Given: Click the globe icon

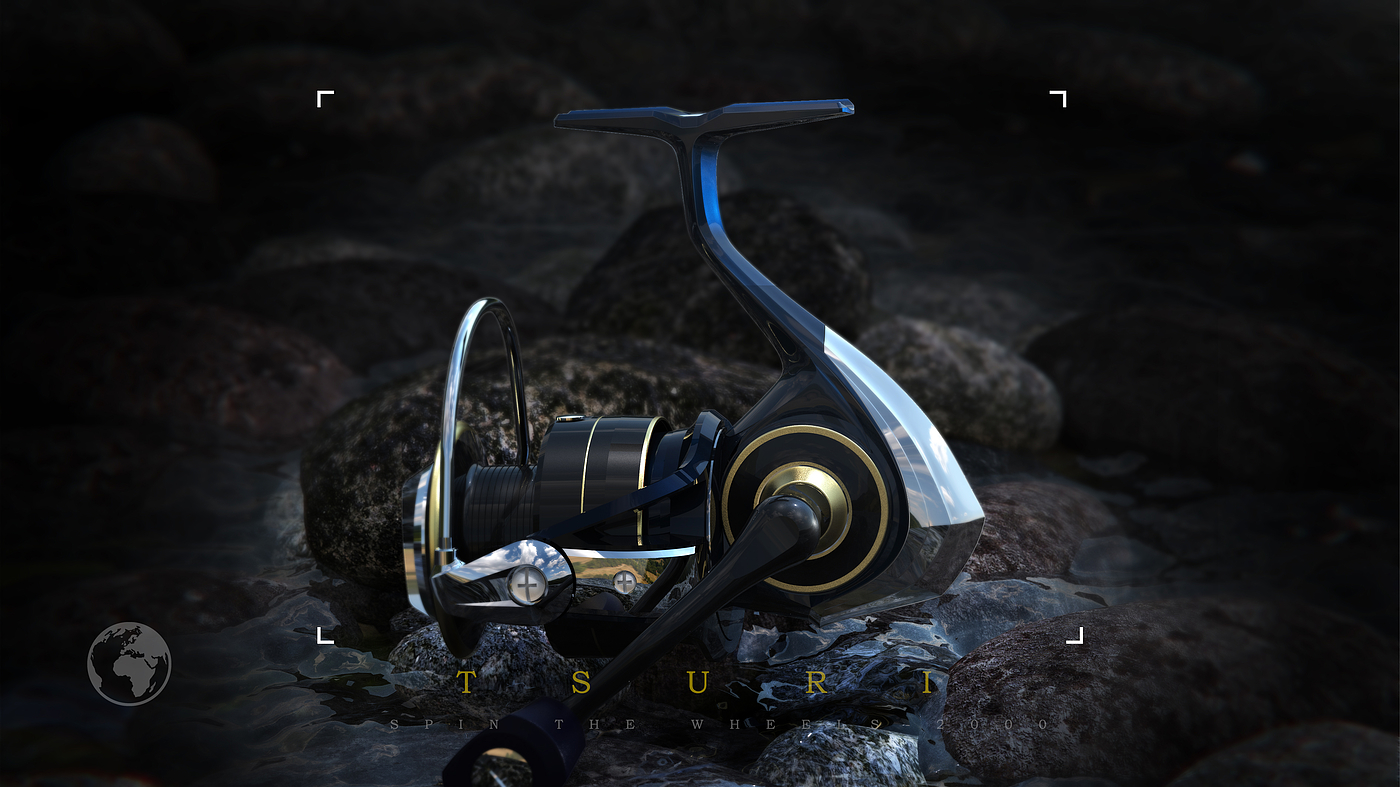Looking at the screenshot, I should coord(129,664).
